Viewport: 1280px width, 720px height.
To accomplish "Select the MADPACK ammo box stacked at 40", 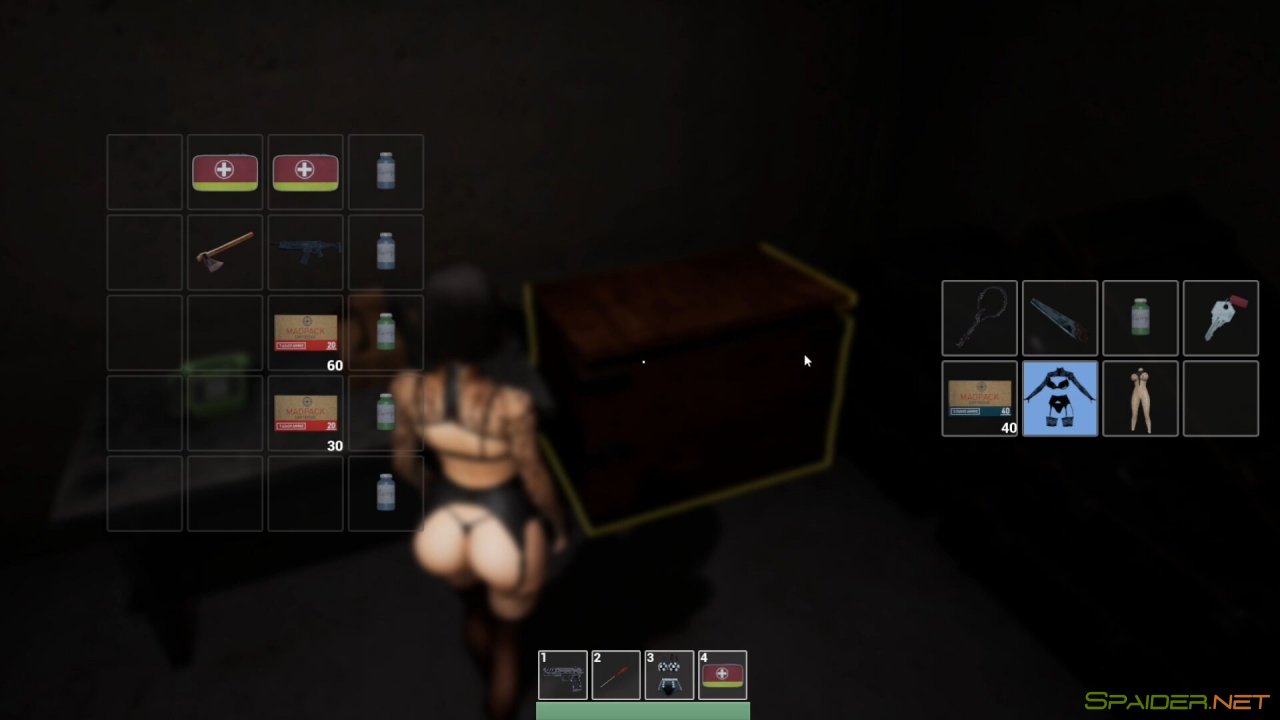I will coord(979,398).
